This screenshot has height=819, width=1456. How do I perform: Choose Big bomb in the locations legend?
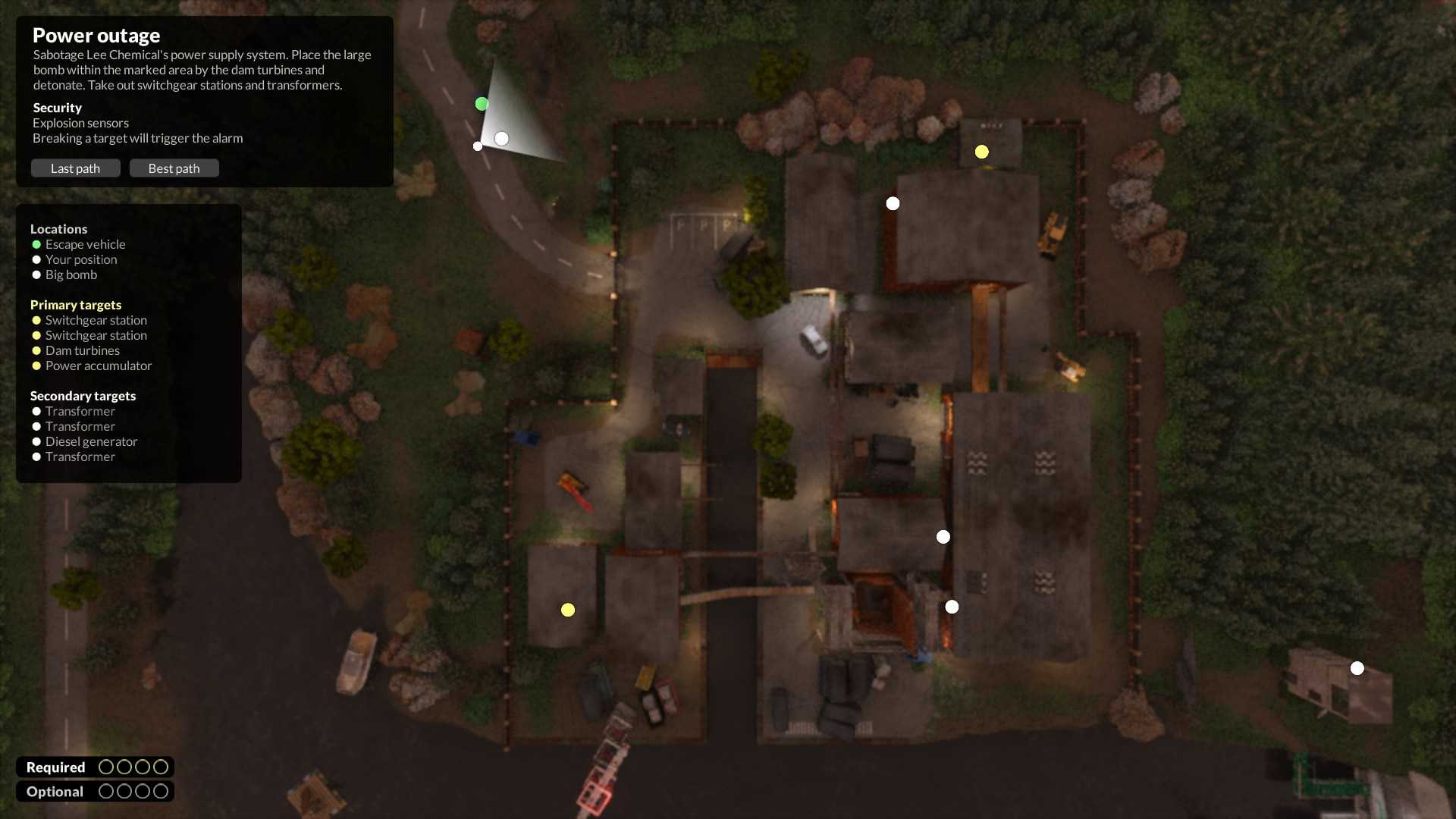(71, 275)
